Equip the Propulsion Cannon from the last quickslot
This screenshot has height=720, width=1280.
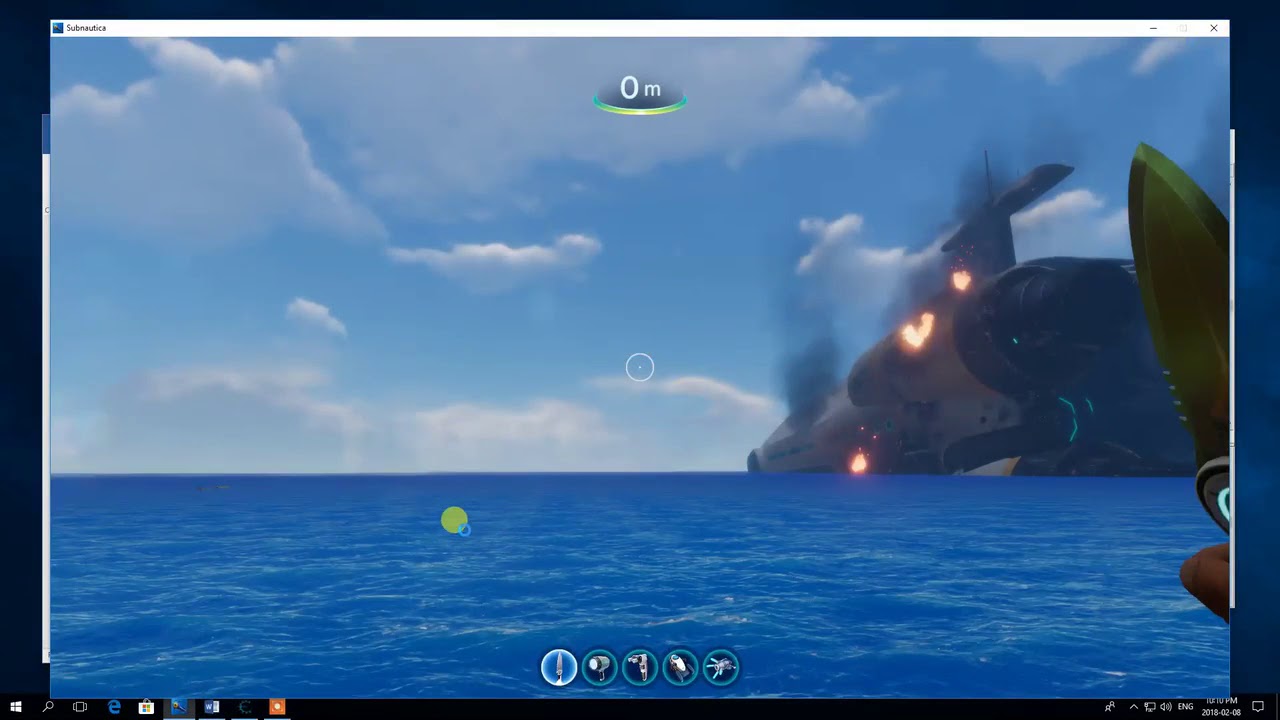click(720, 668)
